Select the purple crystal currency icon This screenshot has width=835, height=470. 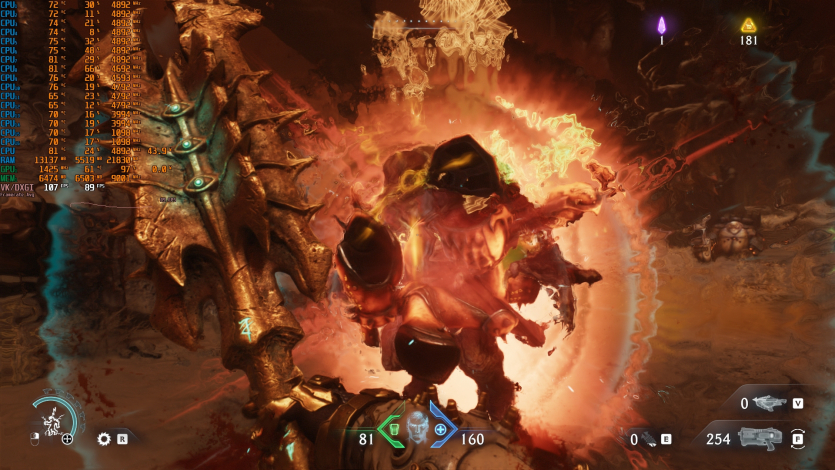click(x=661, y=25)
